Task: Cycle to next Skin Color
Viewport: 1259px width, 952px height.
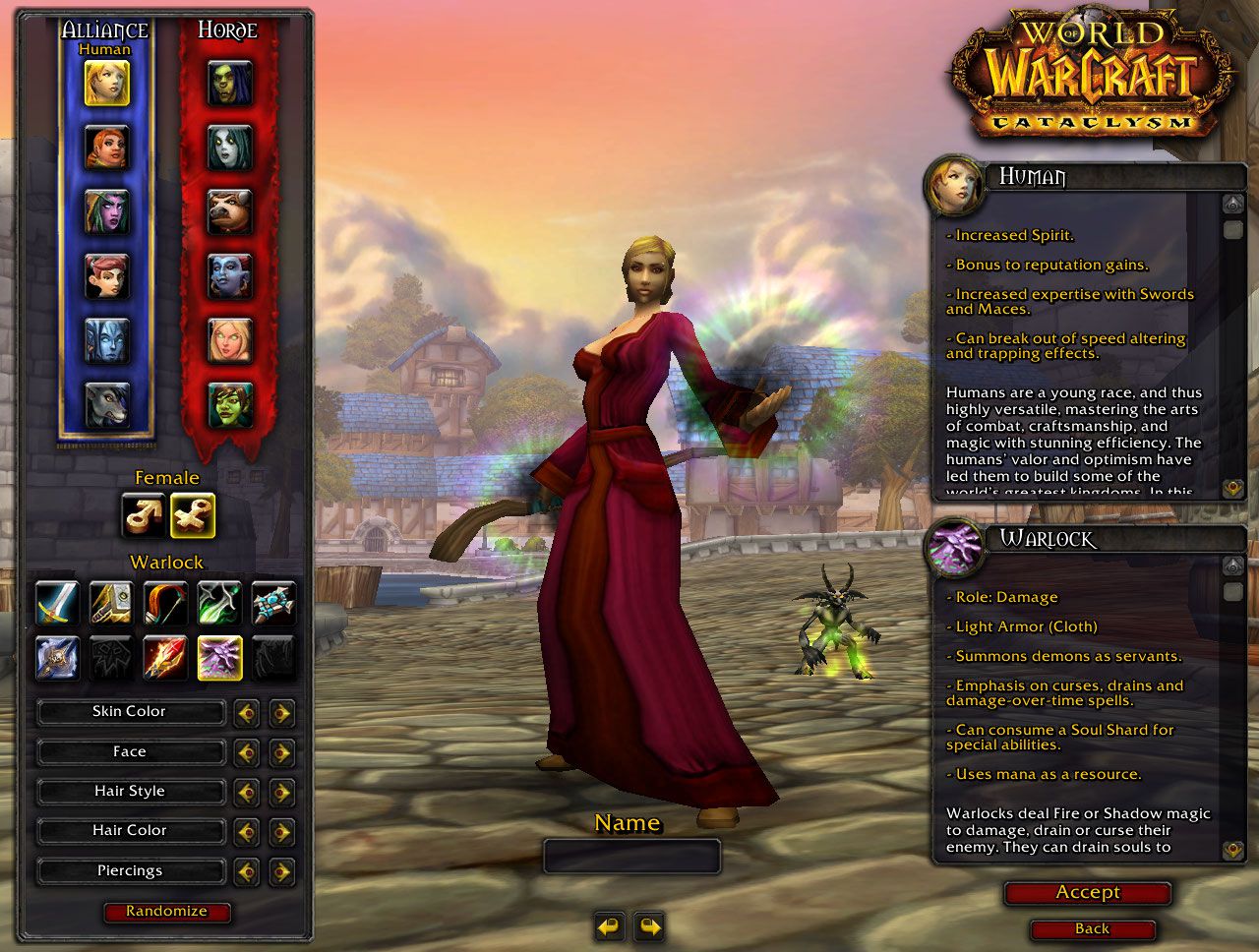Action: tap(281, 712)
